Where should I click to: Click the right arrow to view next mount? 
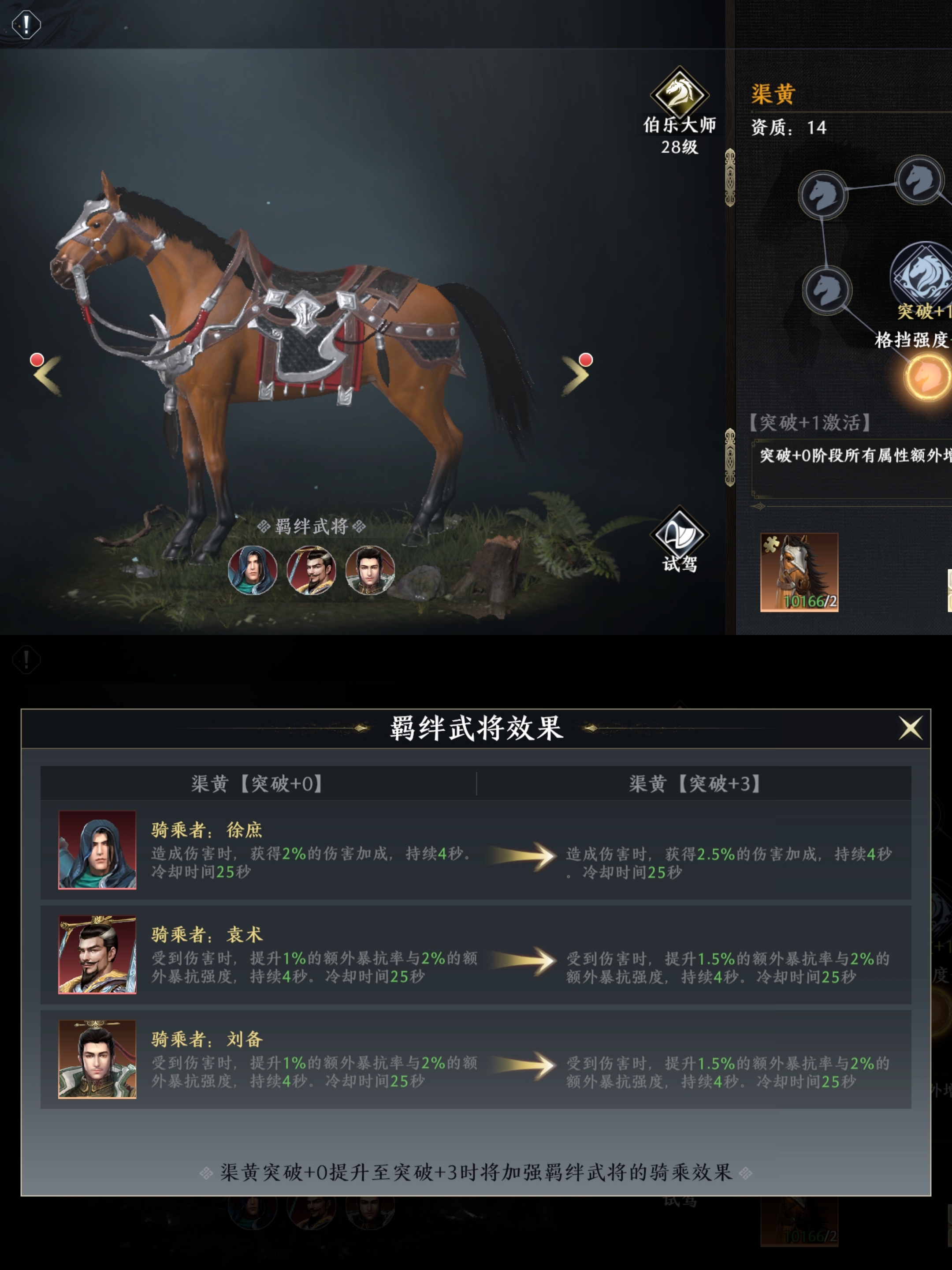(x=574, y=376)
